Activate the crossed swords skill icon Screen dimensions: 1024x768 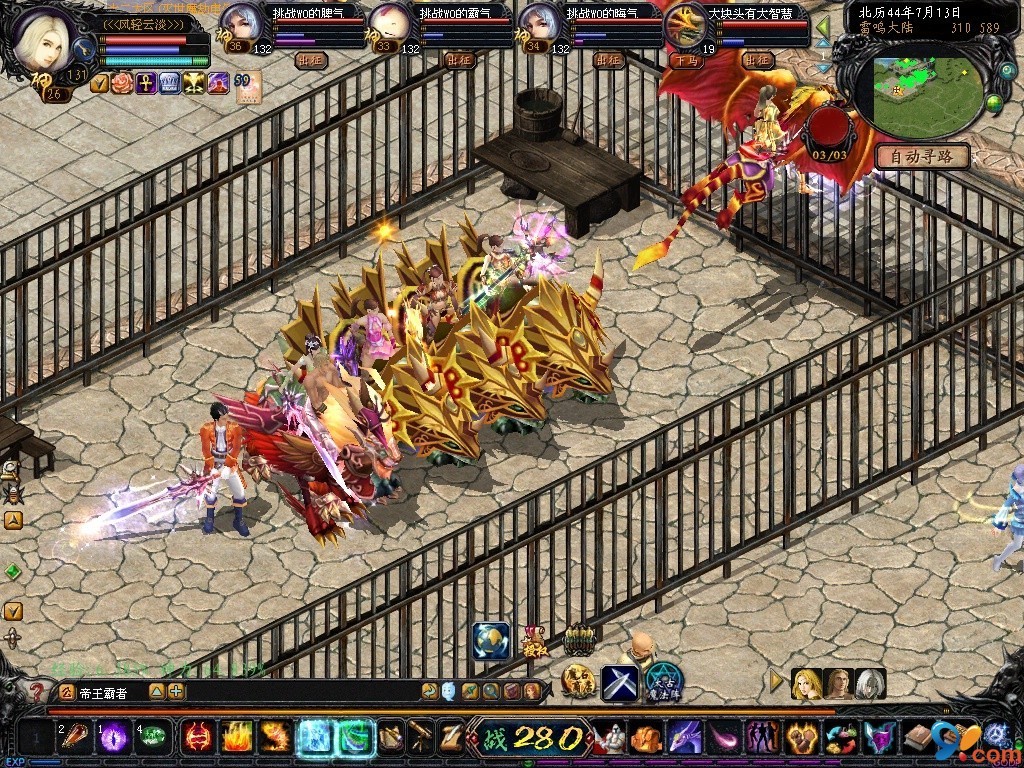click(x=619, y=683)
